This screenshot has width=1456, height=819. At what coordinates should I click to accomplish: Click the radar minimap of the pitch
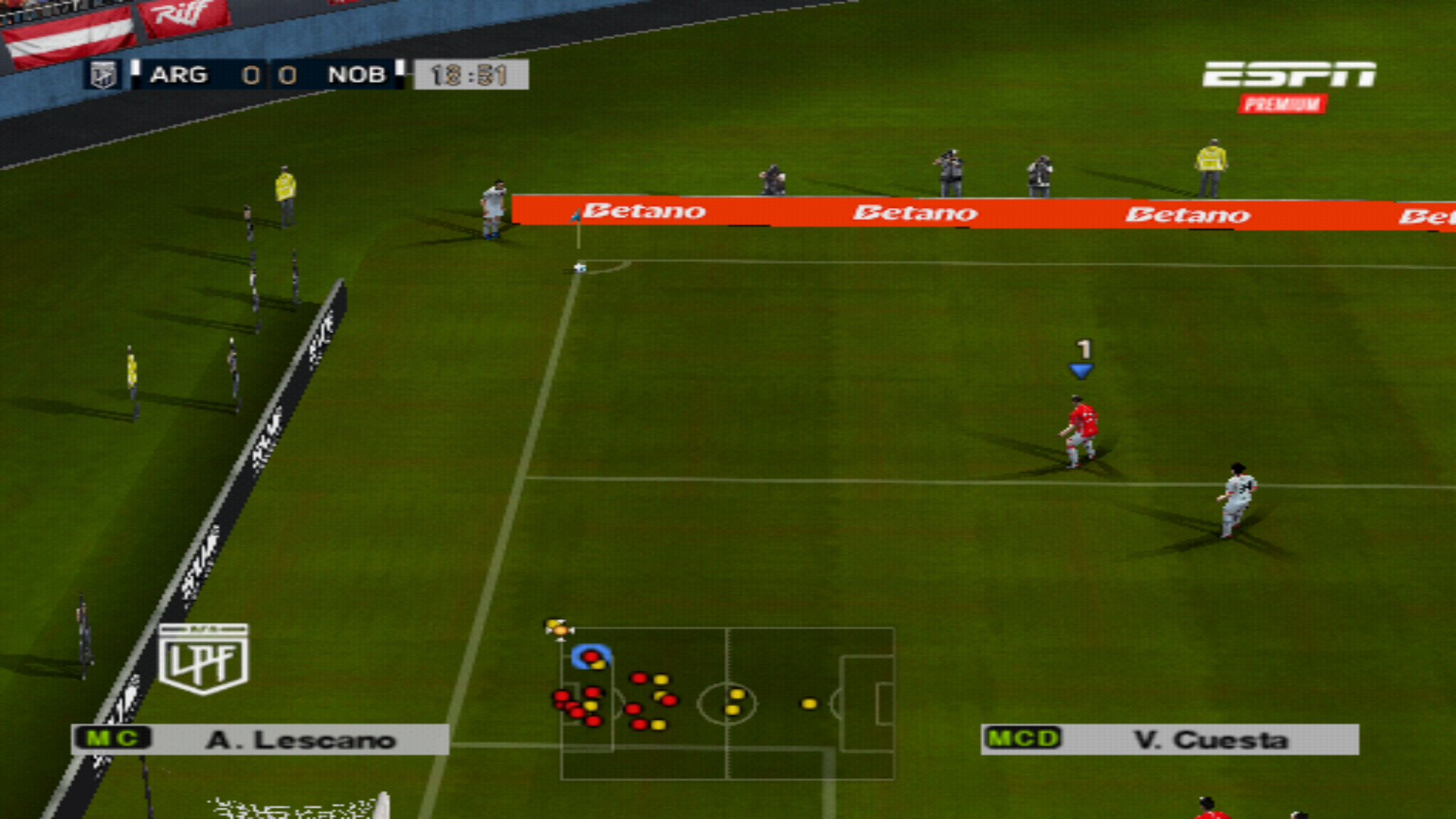coord(727,703)
